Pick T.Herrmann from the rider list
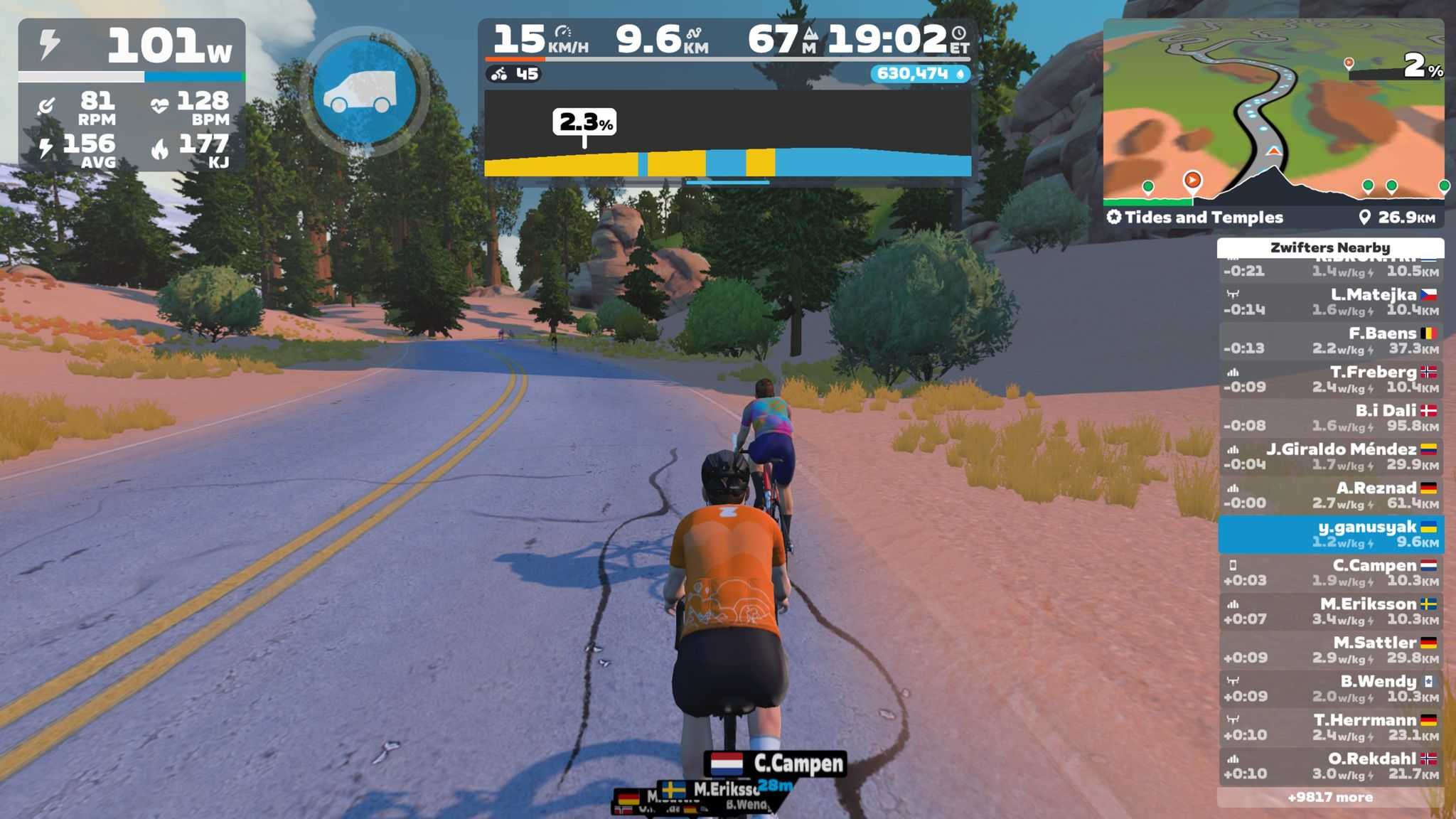The image size is (1456, 819). [1330, 727]
